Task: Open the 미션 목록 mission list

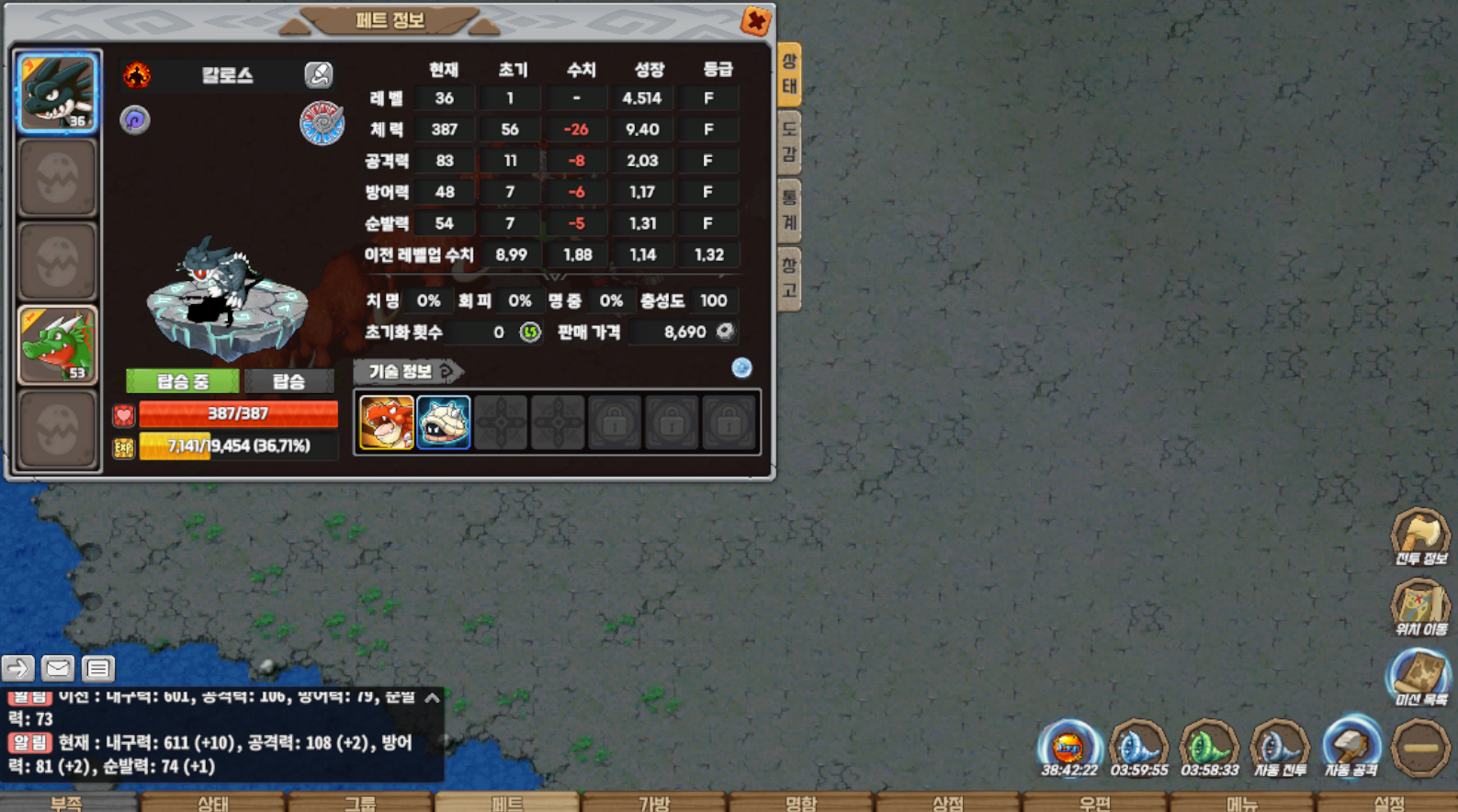Action: pos(1420,677)
